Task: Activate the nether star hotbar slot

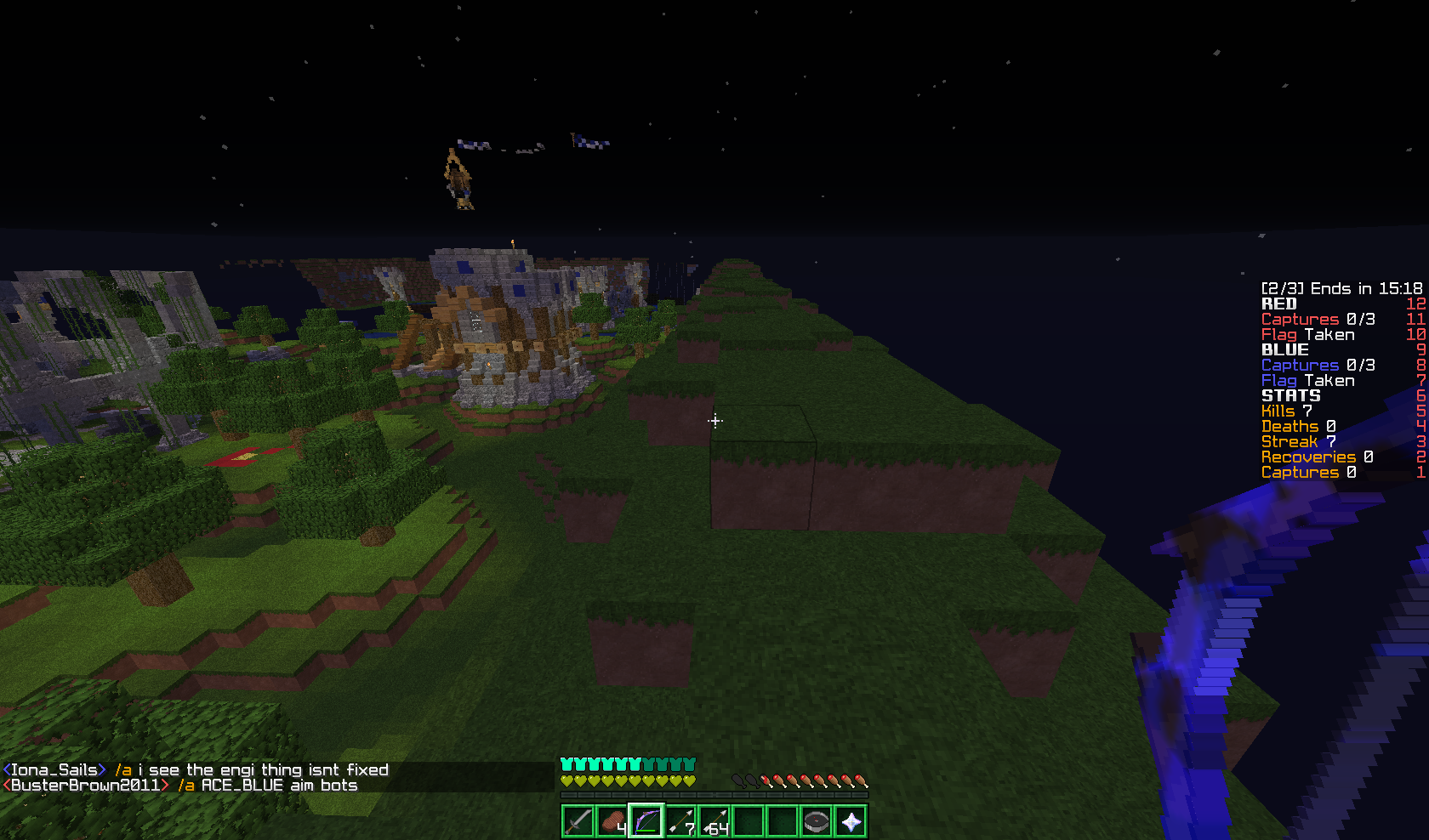Action: pos(850,822)
